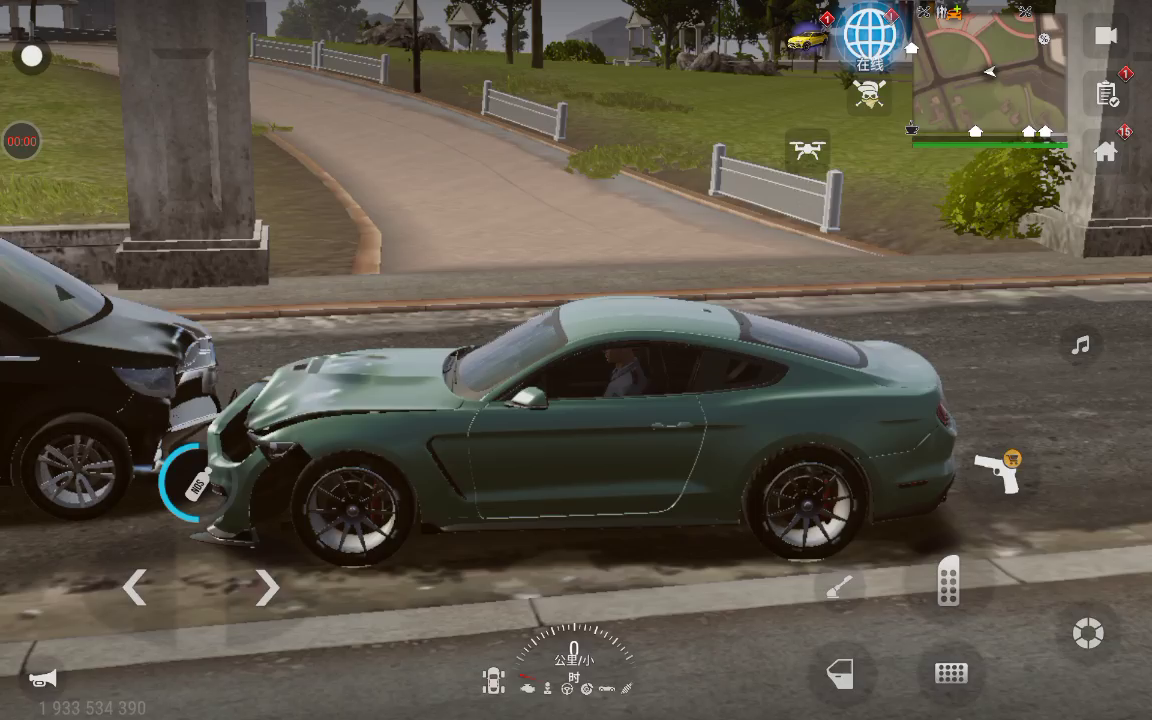Open the pistol weapon shop
The image size is (1152, 720).
click(x=998, y=472)
